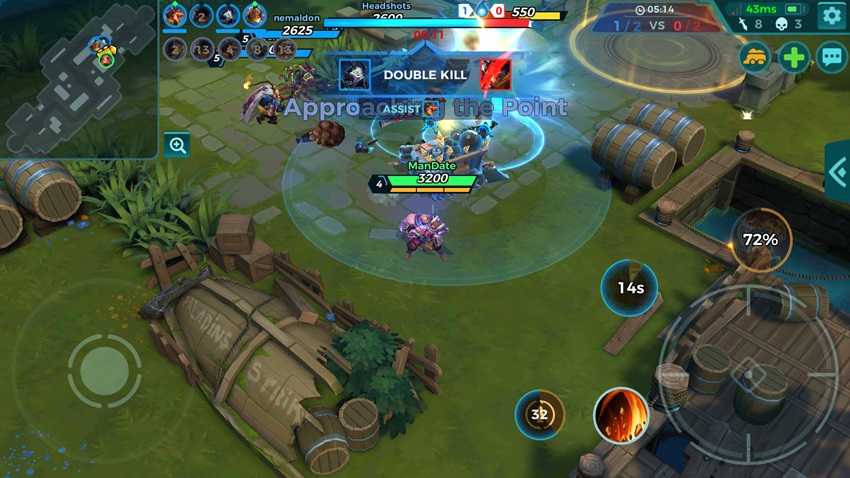
Task: Tap the ability showing 32 cooldown
Action: 540,414
